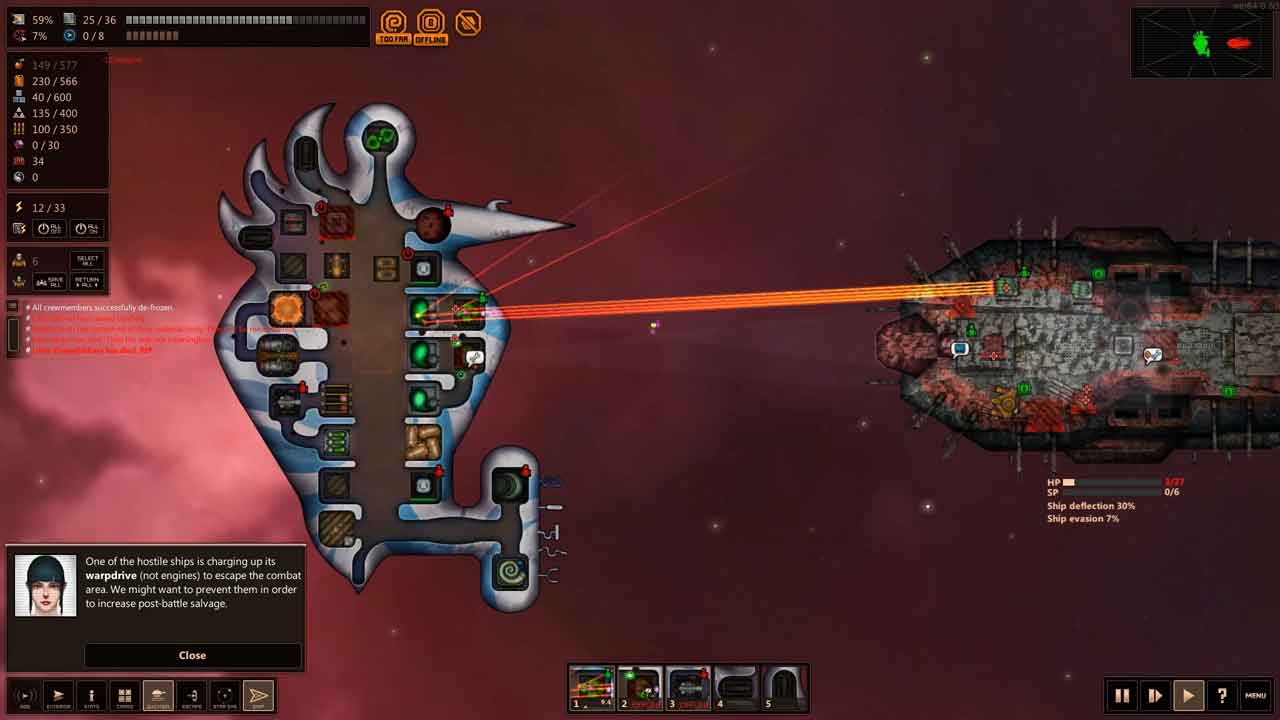The image size is (1280, 720).
Task: Show ship Stats from the info button
Action: point(91,695)
